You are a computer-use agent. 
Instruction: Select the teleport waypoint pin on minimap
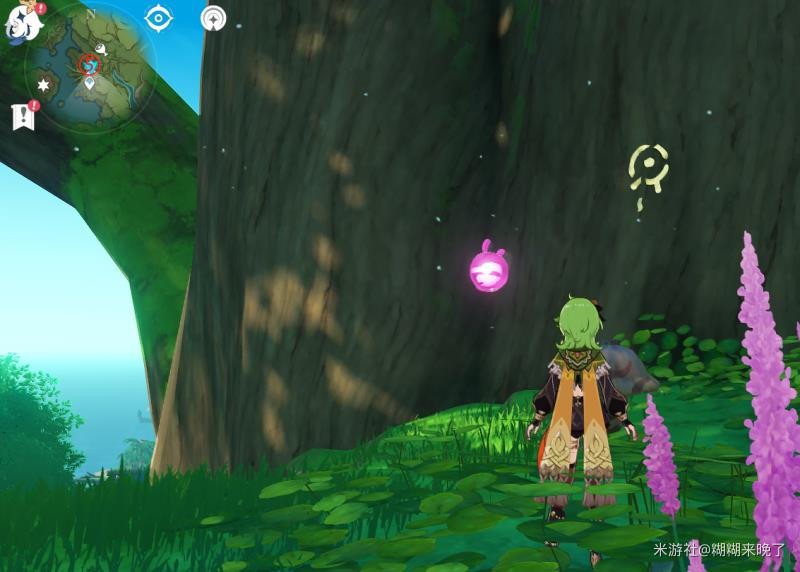tap(90, 83)
